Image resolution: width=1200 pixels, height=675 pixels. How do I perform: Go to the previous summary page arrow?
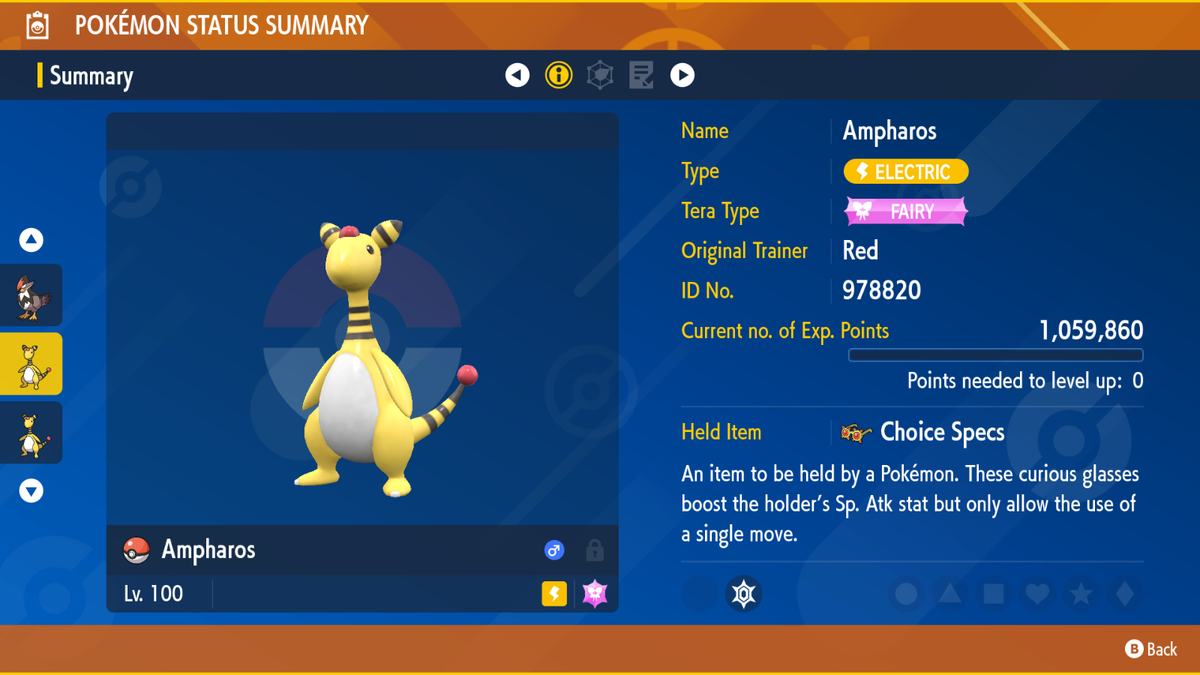click(517, 75)
